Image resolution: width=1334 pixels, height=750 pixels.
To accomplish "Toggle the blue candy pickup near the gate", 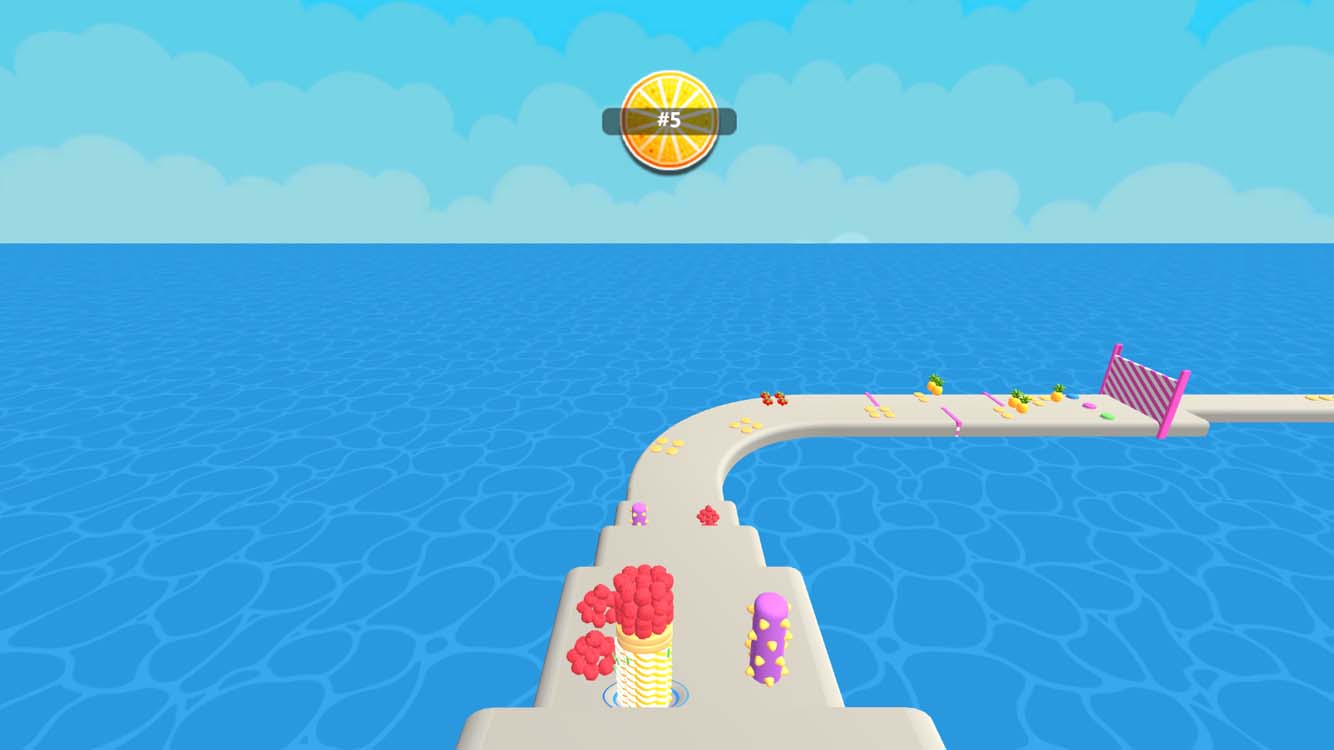I will [x=1071, y=395].
